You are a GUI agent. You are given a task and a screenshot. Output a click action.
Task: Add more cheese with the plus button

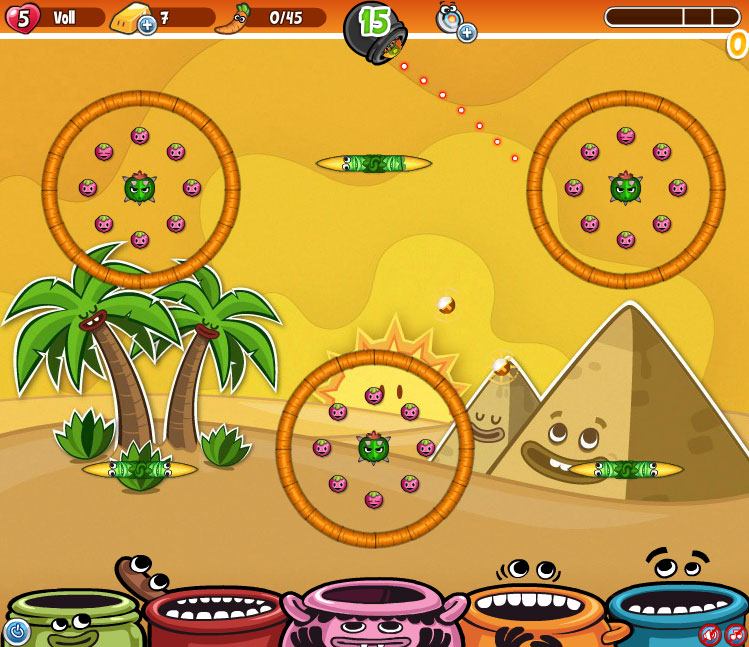(x=147, y=25)
